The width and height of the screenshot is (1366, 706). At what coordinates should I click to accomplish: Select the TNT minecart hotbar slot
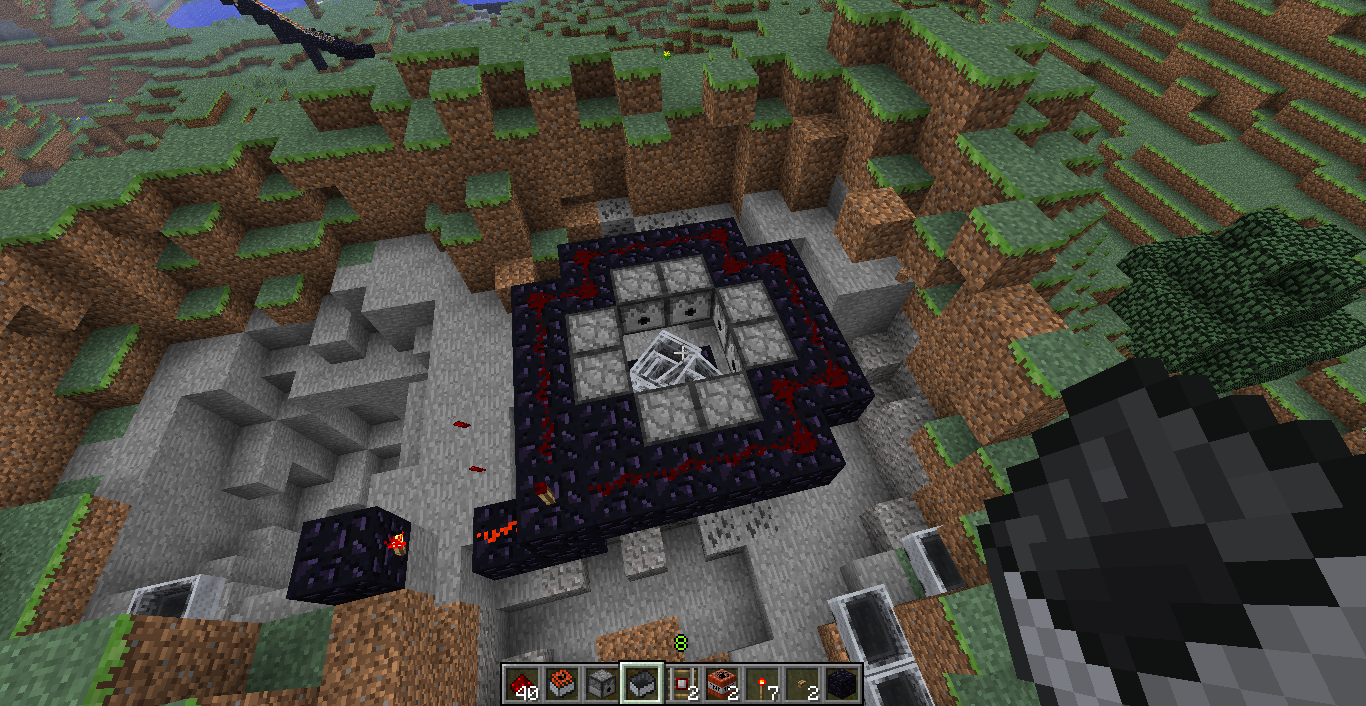(561, 683)
